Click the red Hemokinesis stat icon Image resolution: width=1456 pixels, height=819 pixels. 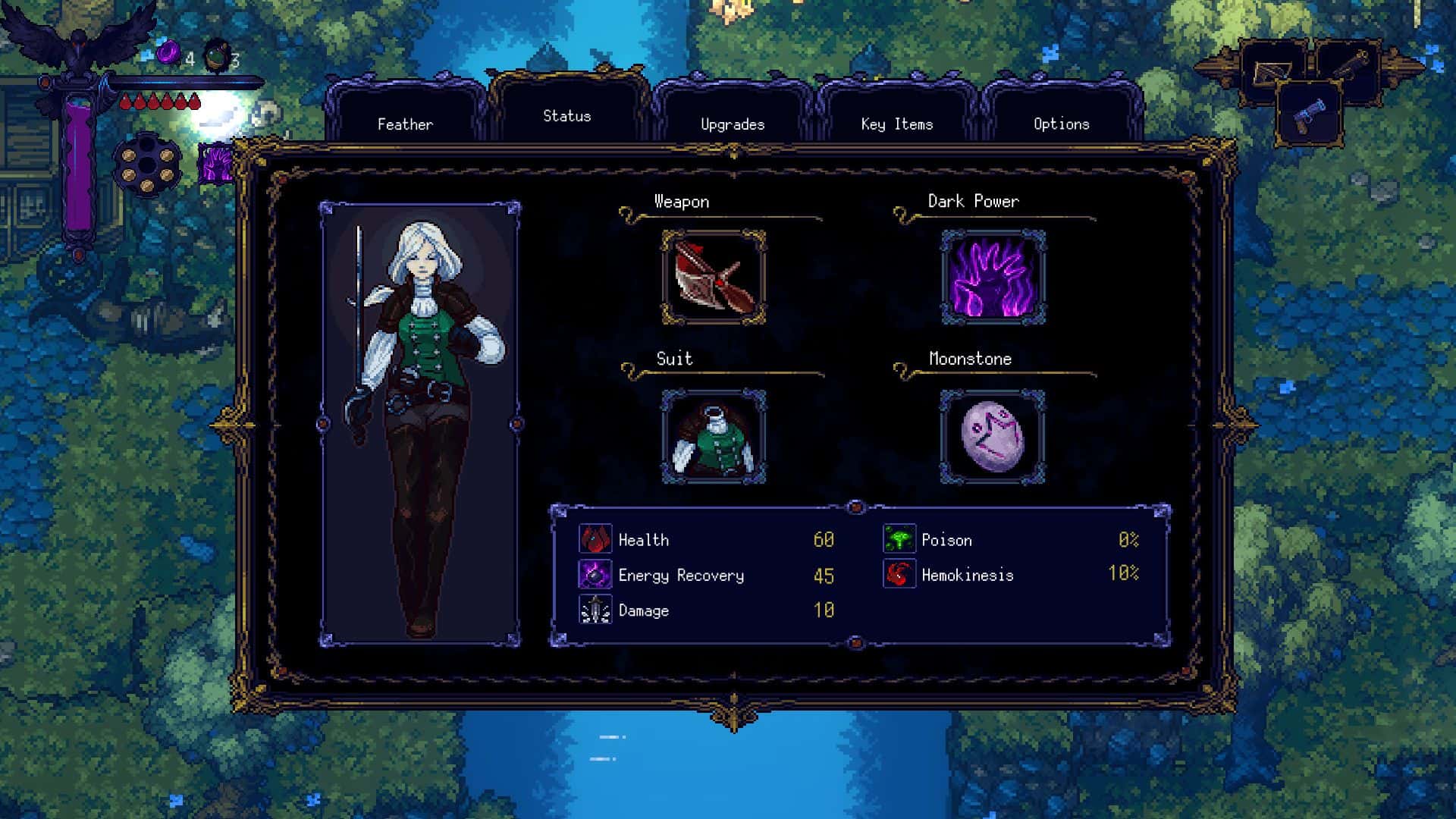(899, 575)
